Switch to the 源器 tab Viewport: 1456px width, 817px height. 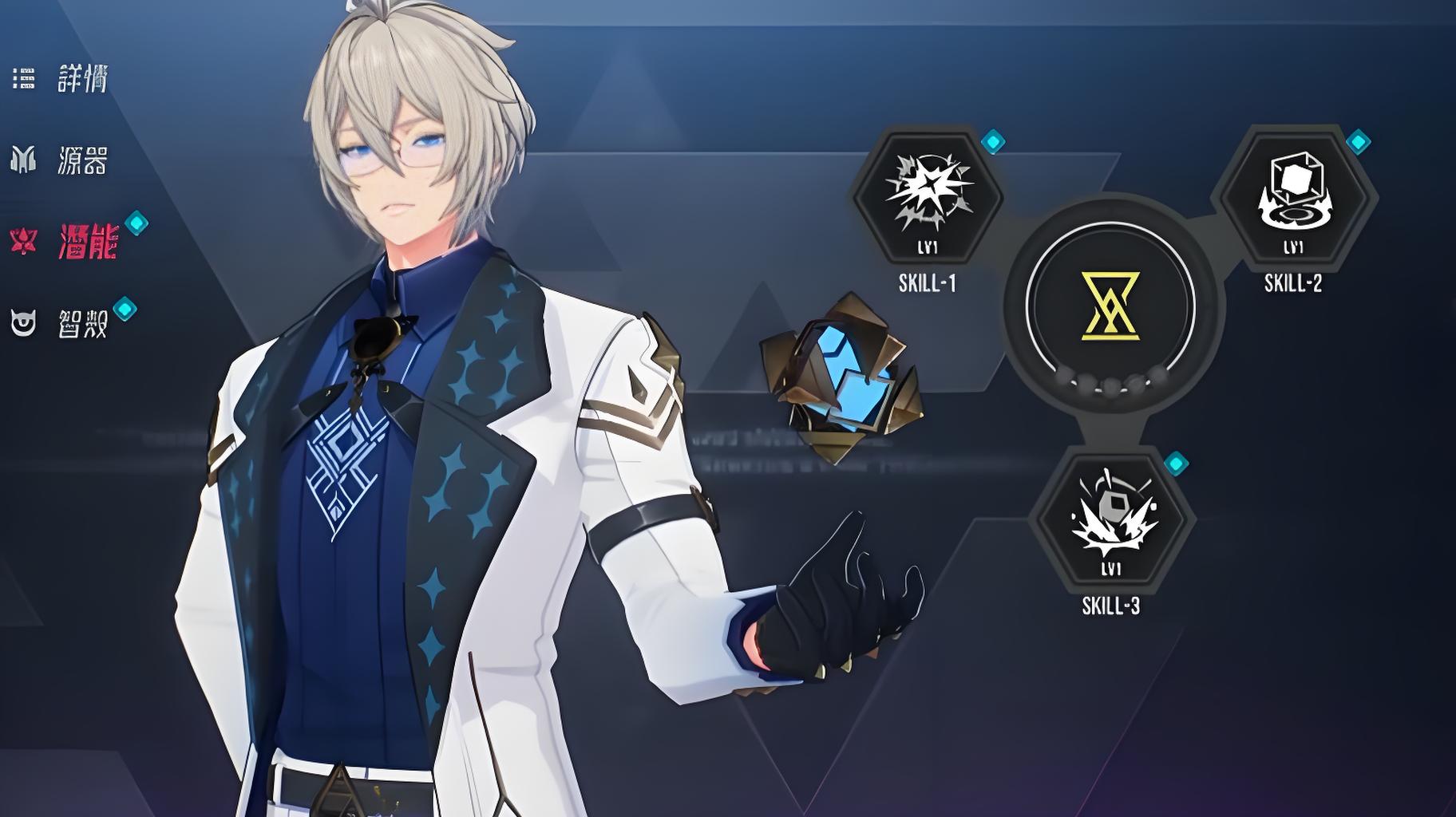click(x=81, y=160)
